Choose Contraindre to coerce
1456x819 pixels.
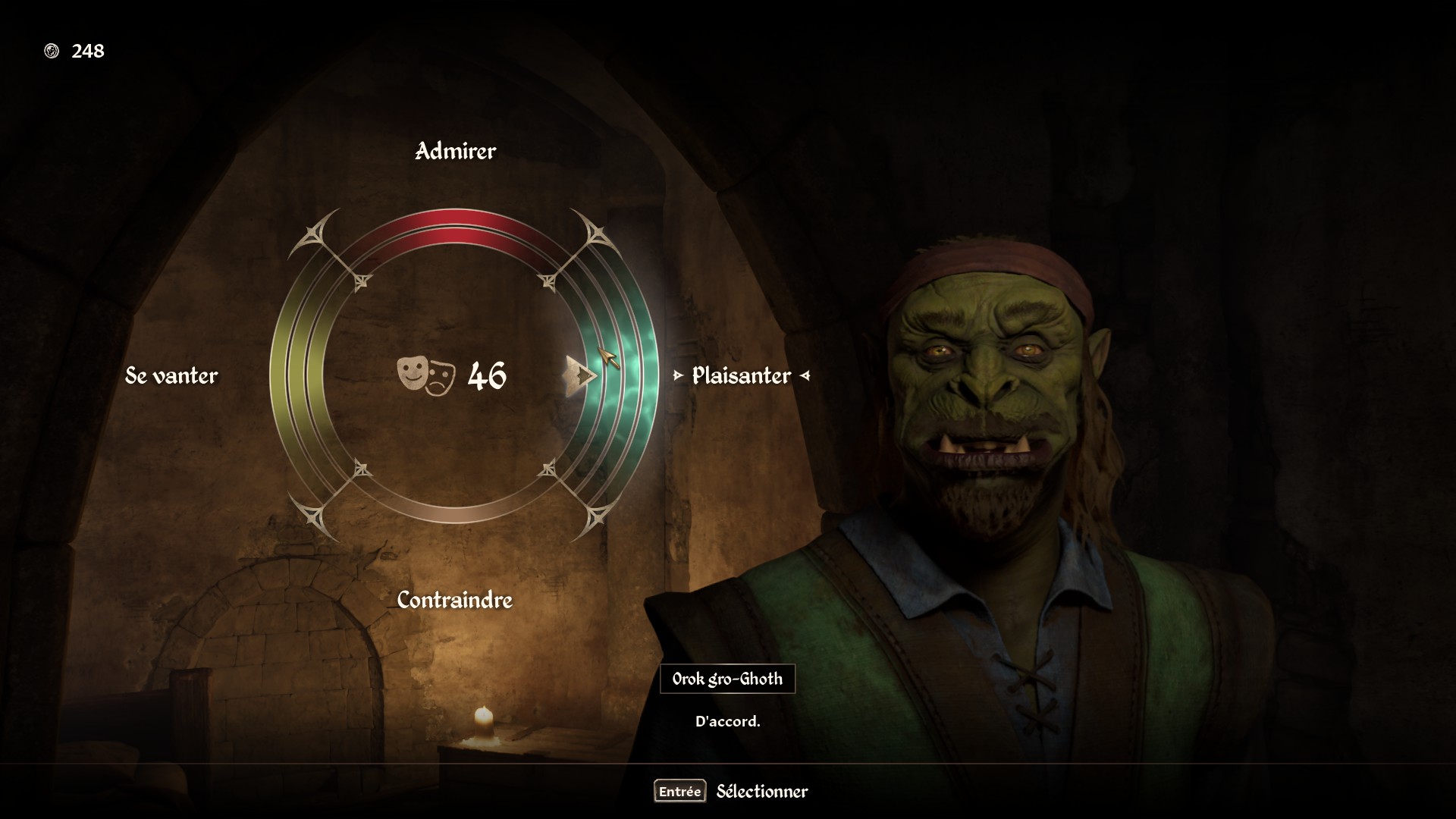455,600
